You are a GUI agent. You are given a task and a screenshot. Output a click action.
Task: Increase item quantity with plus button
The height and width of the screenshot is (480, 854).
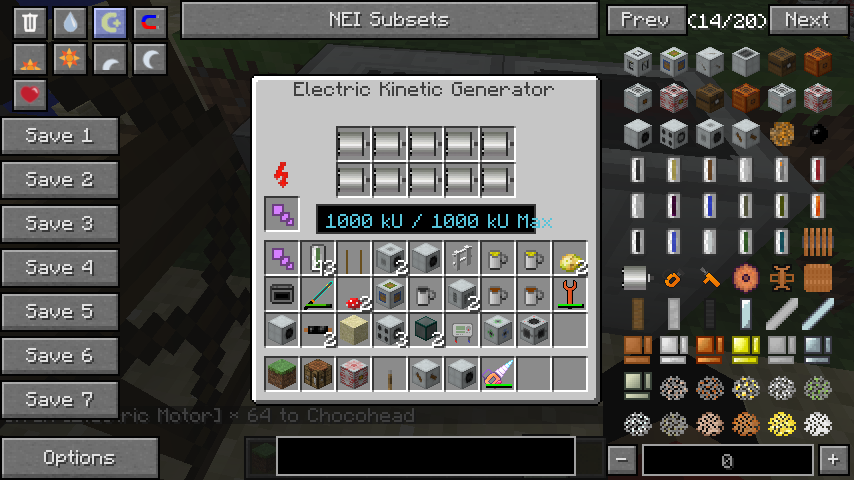coord(833,460)
